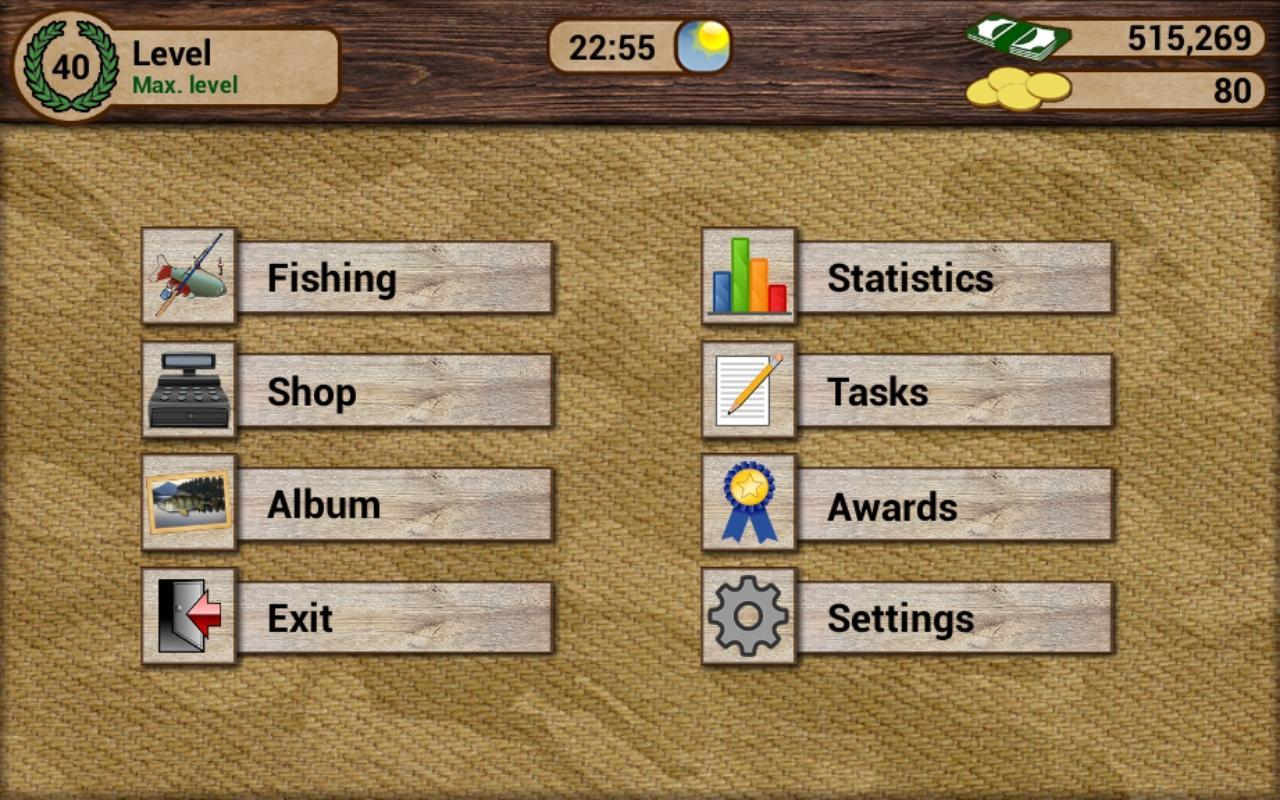This screenshot has width=1280, height=800.
Task: Click the gold coins icon
Action: tap(1020, 90)
